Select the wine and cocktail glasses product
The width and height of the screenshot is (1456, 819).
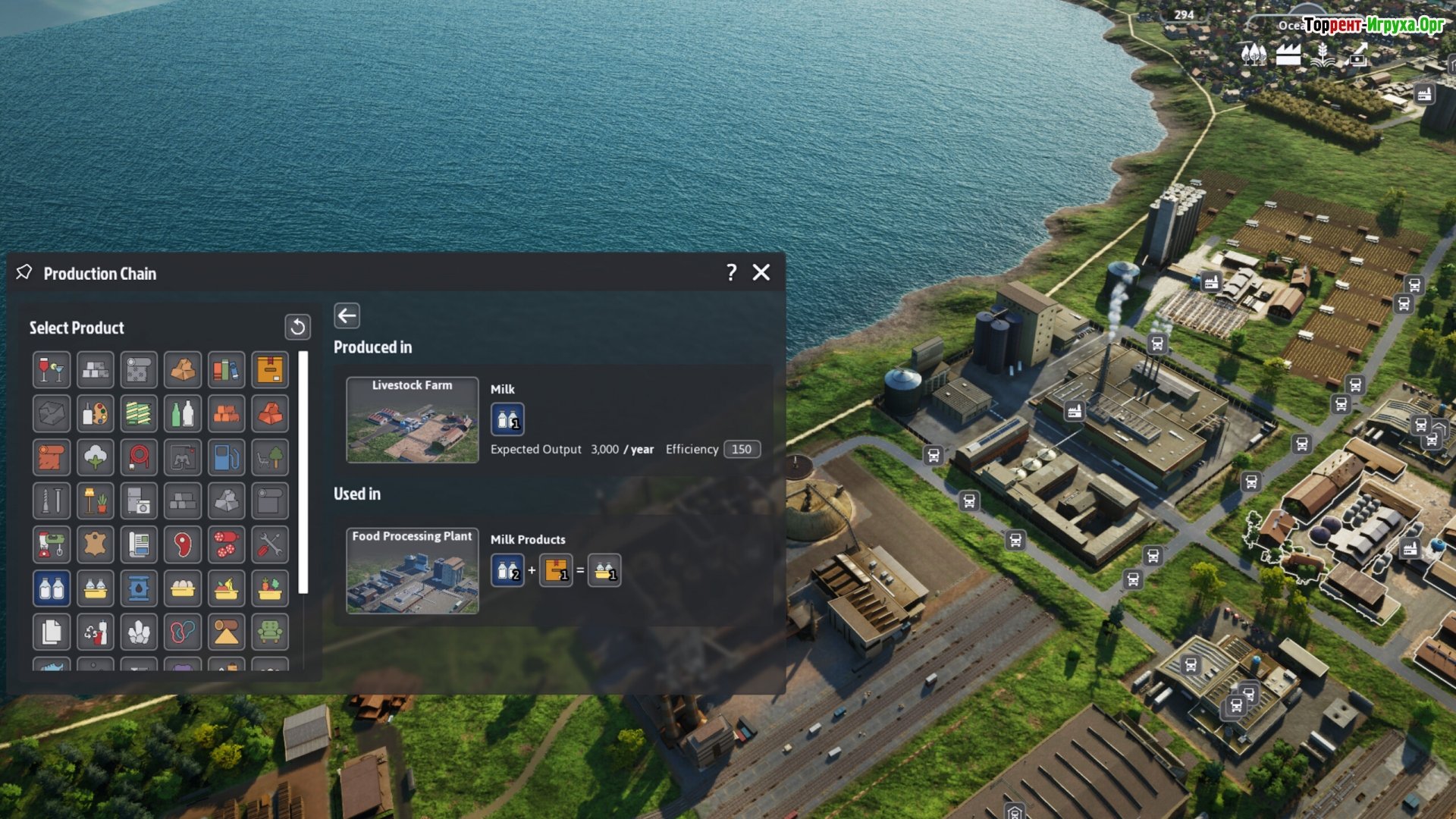(52, 370)
